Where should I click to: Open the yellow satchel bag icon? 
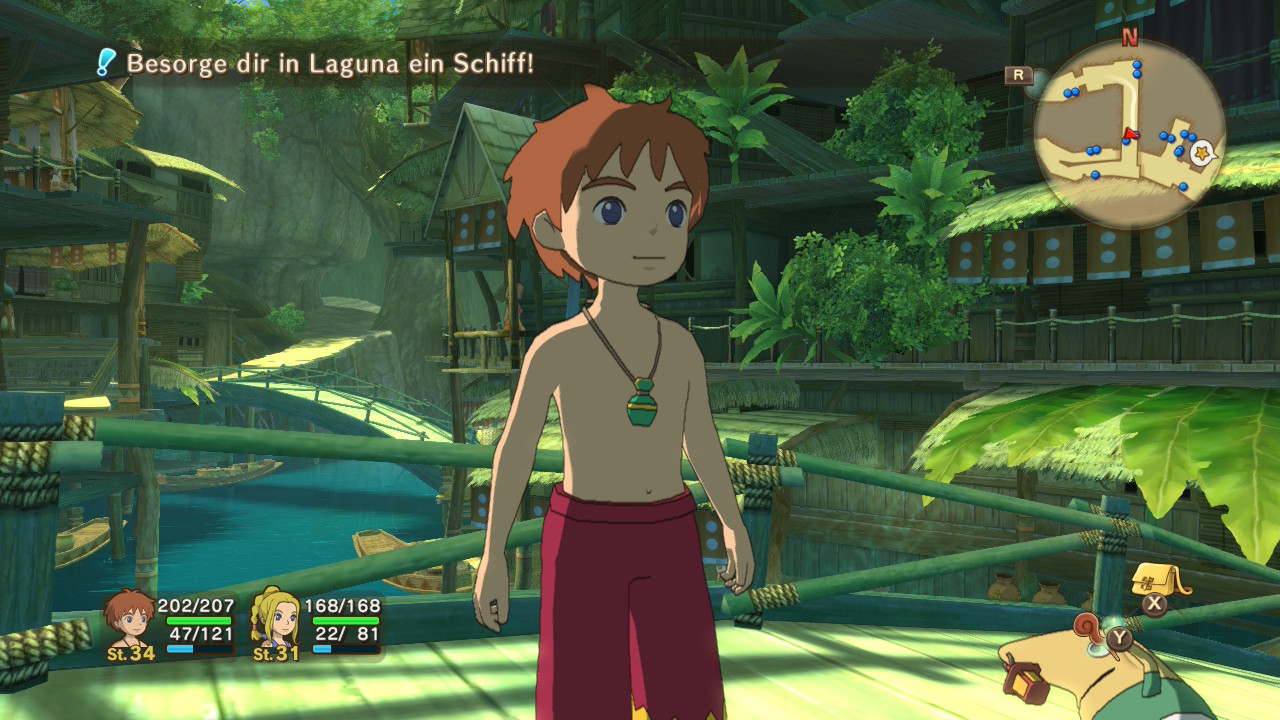pos(1155,579)
